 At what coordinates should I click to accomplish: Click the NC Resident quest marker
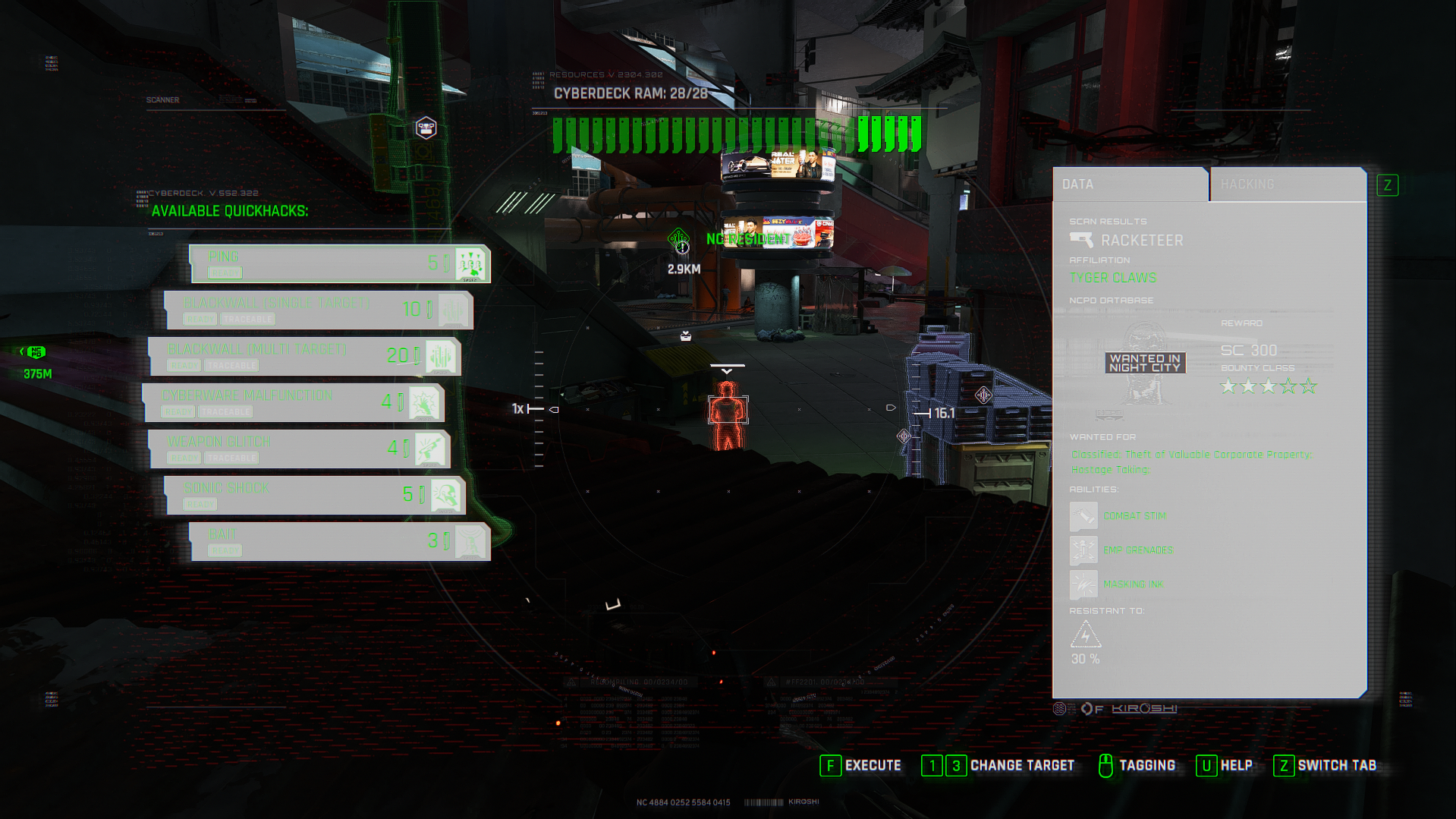coord(679,240)
